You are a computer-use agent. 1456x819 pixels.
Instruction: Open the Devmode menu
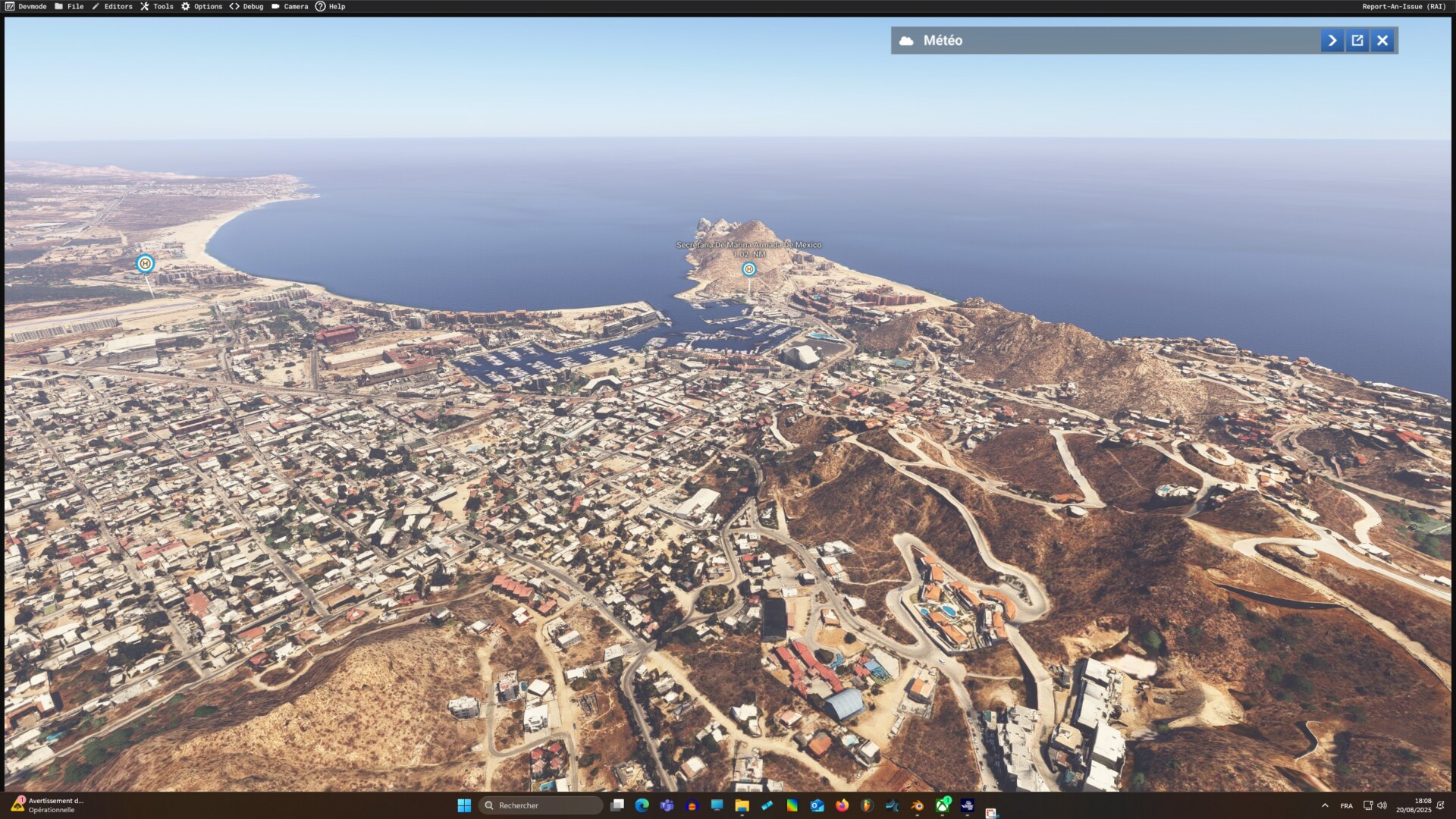click(x=27, y=6)
